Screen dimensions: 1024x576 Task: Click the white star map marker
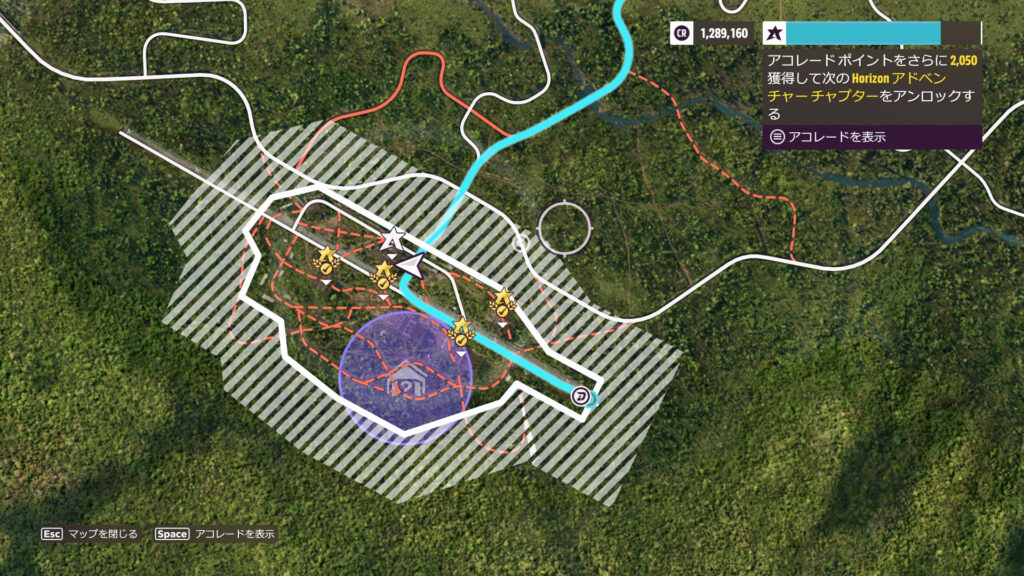393,238
